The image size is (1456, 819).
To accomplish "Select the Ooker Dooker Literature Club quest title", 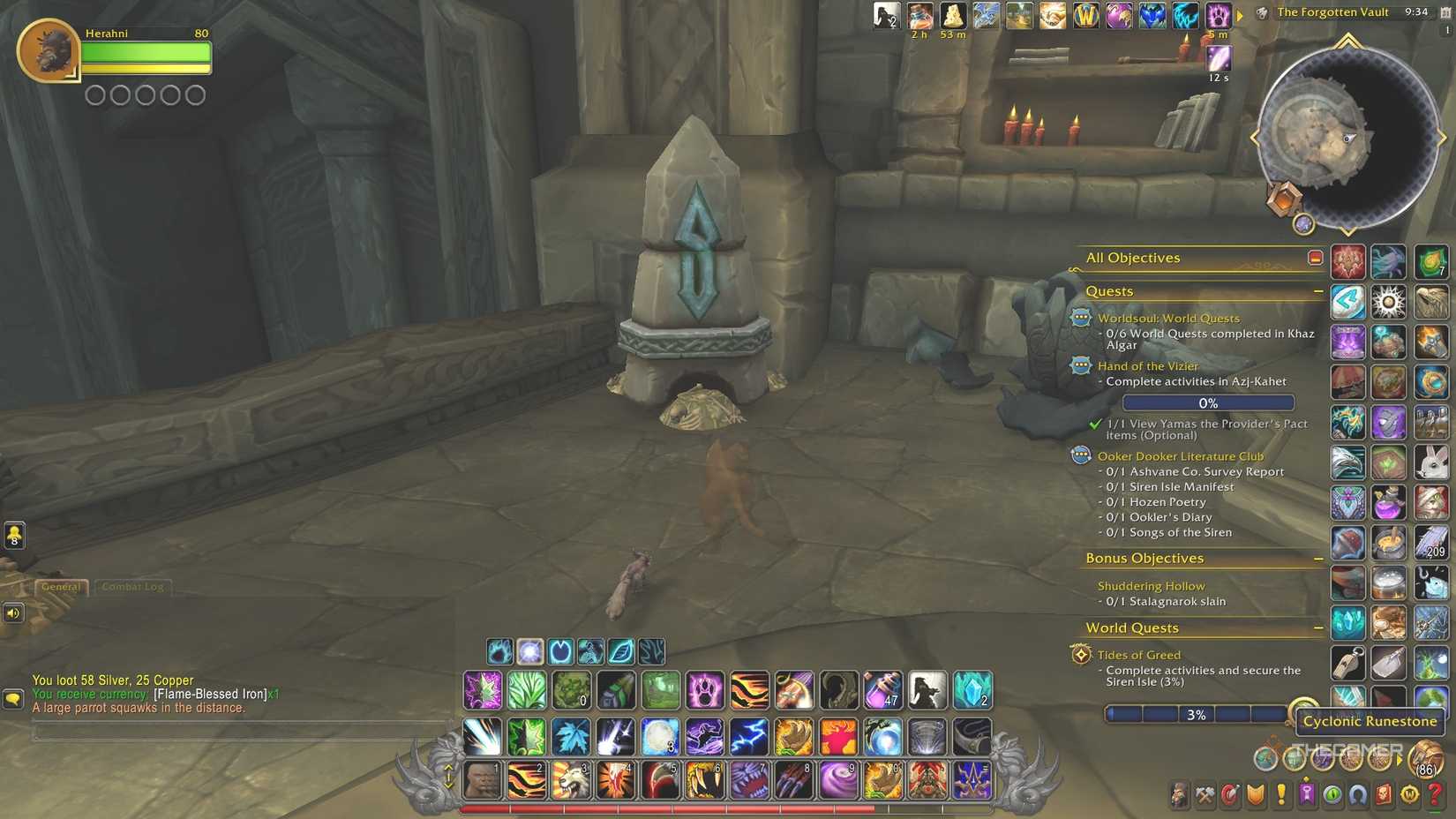I will coord(1181,455).
